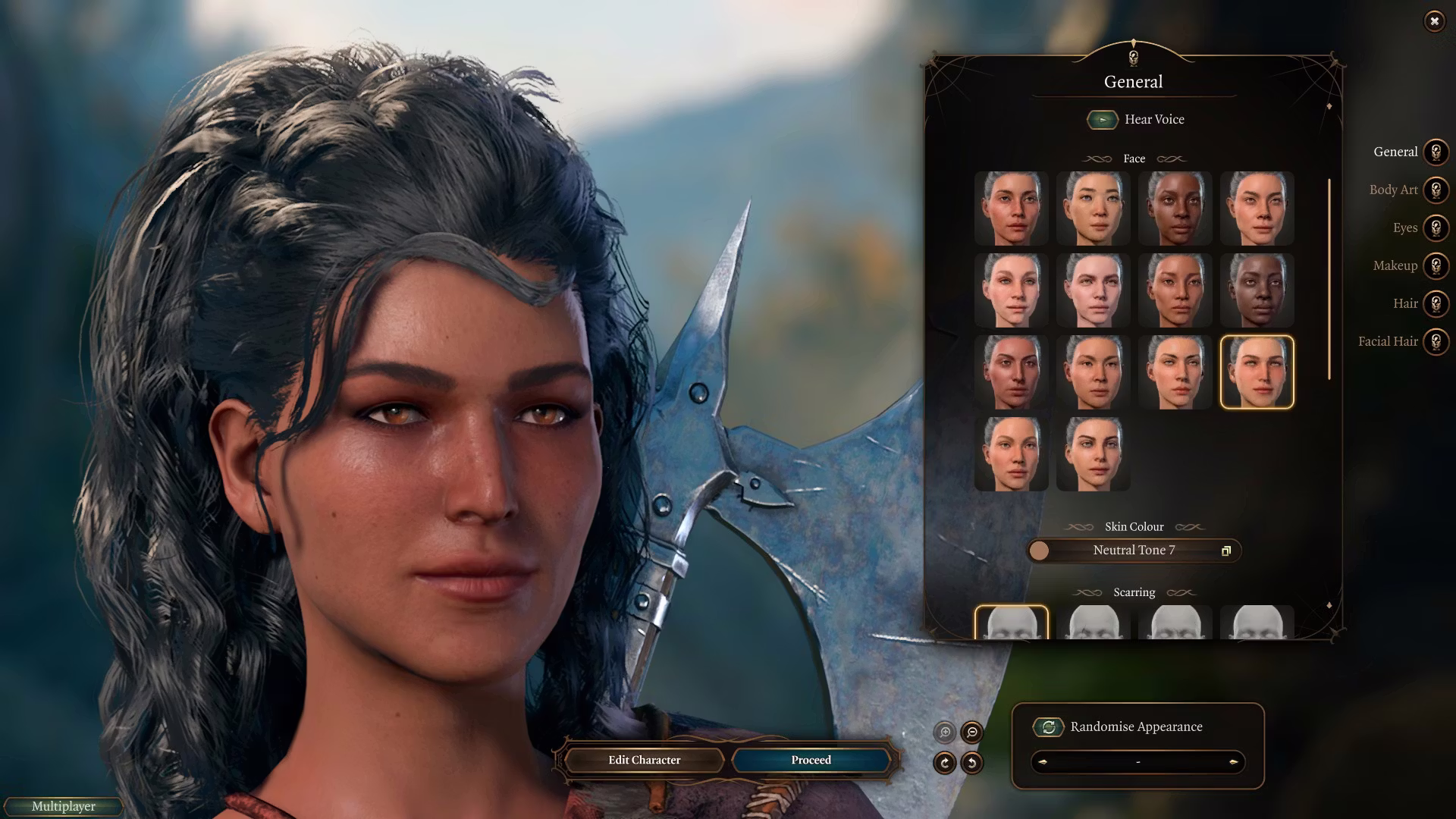Click the Proceed button
1456x819 pixels.
click(811, 760)
